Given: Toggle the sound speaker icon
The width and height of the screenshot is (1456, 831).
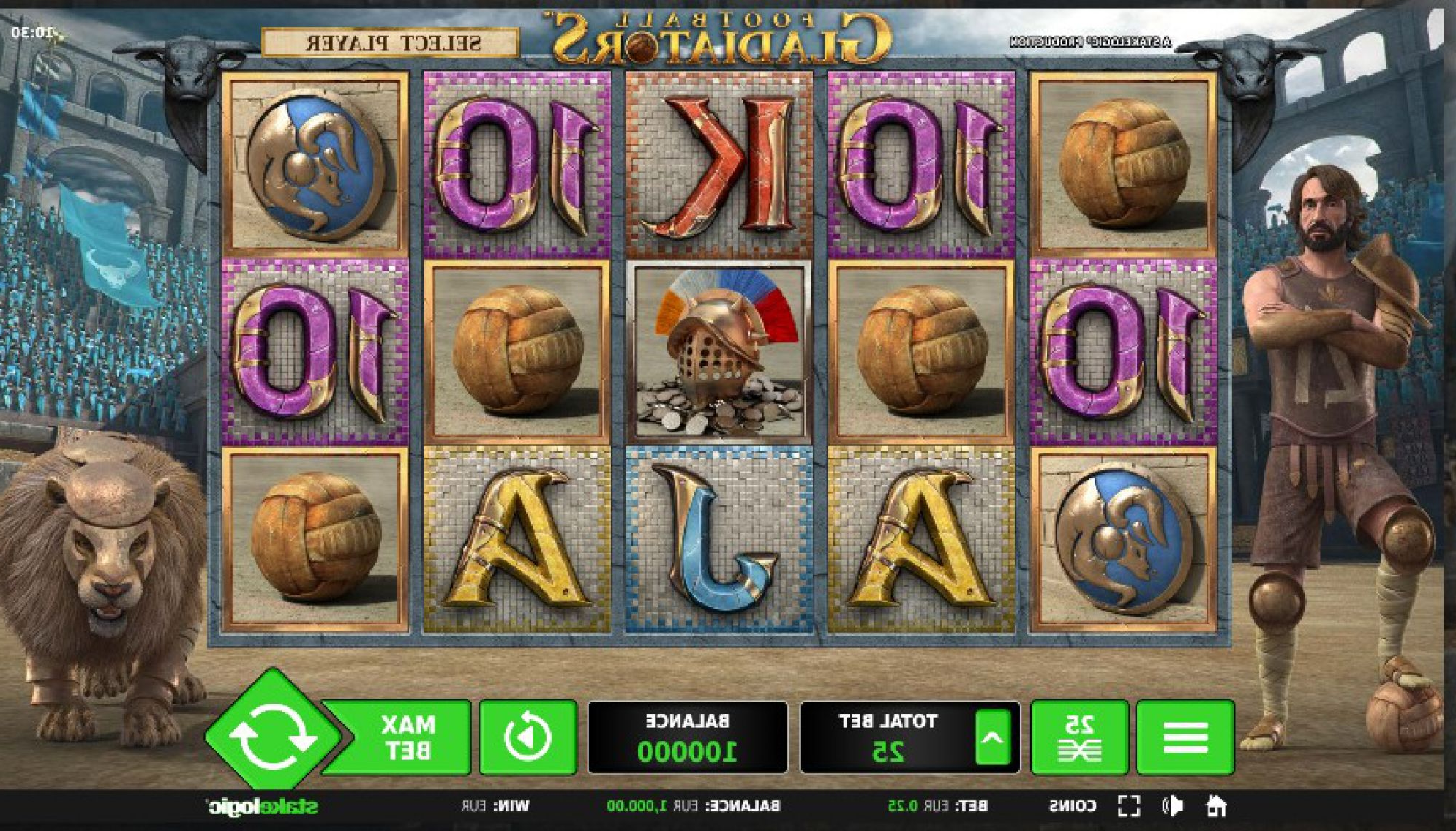Looking at the screenshot, I should click(x=1172, y=806).
